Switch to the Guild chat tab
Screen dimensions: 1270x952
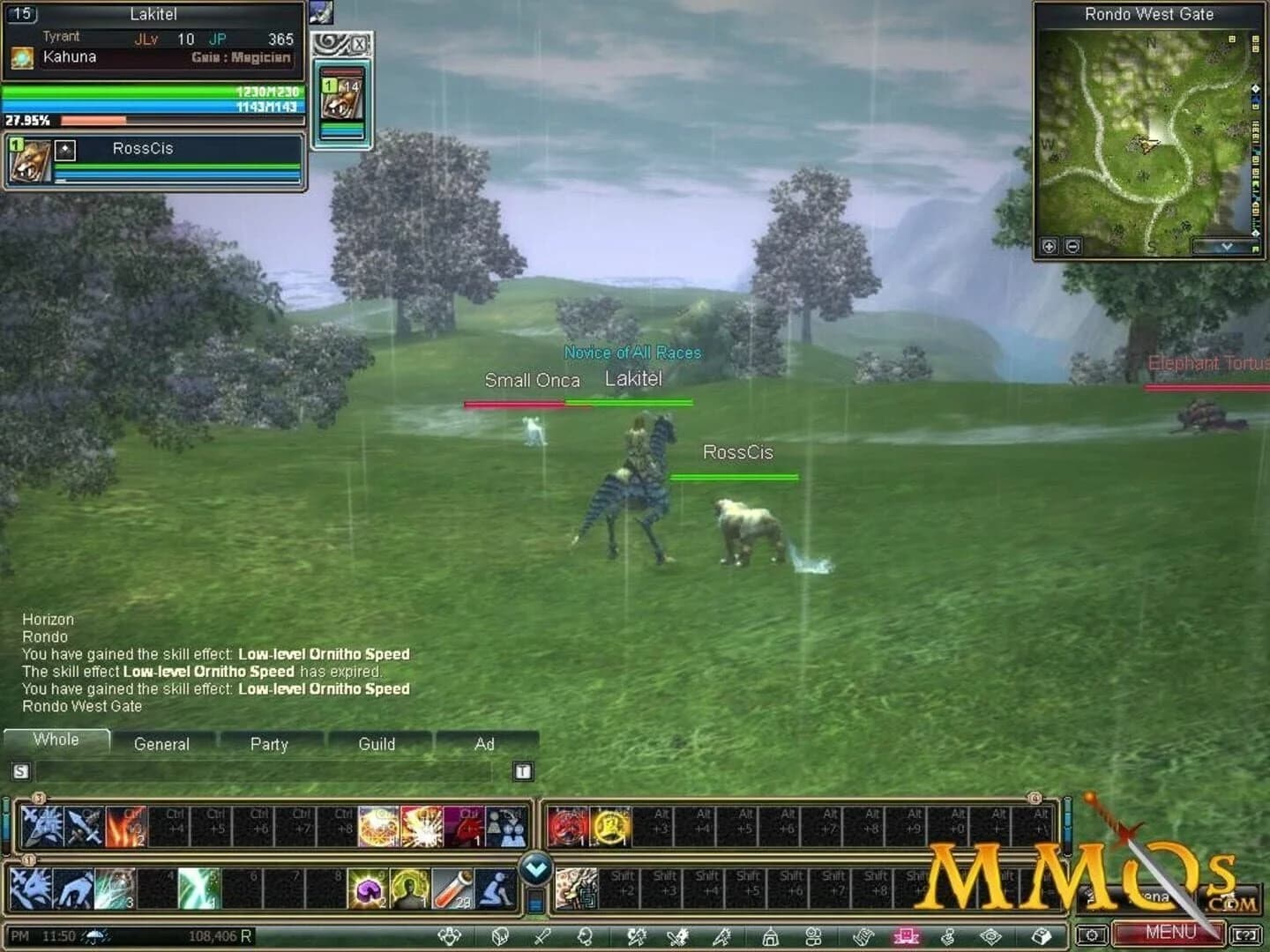pyautogui.click(x=378, y=745)
